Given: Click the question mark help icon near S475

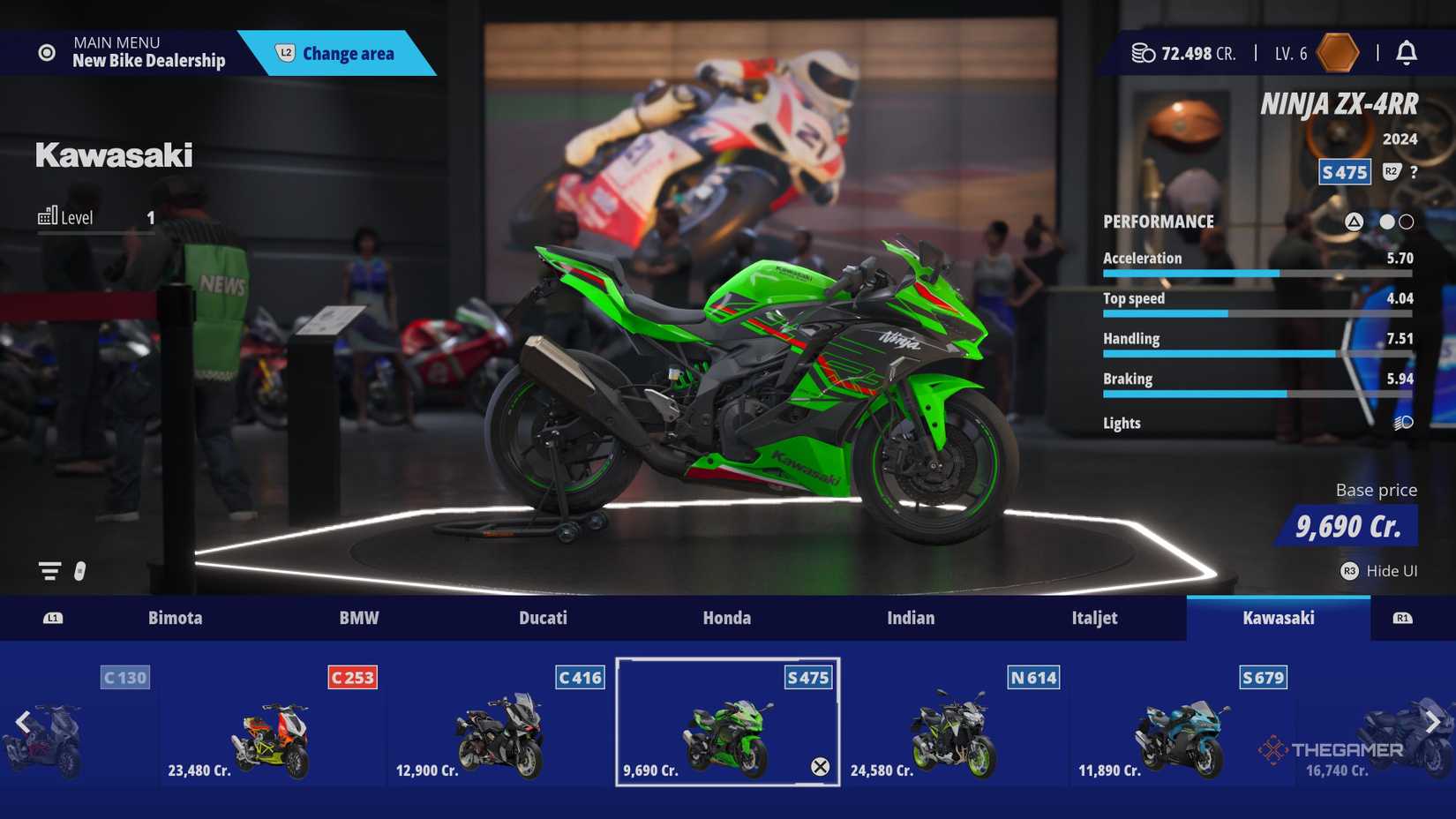Looking at the screenshot, I should [x=1415, y=172].
